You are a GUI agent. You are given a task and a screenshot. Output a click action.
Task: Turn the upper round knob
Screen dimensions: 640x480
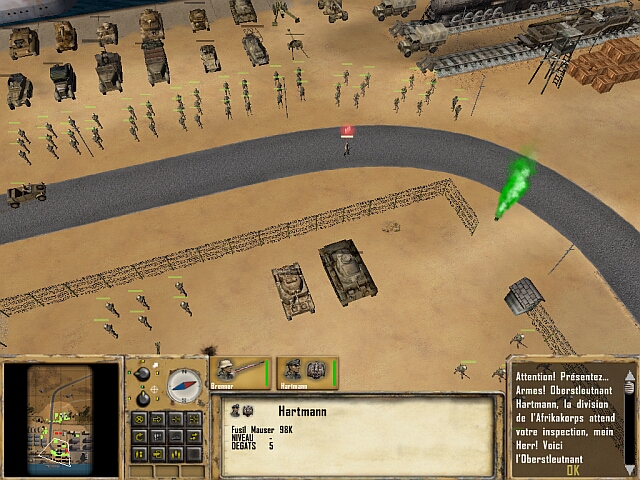pyautogui.click(x=142, y=375)
